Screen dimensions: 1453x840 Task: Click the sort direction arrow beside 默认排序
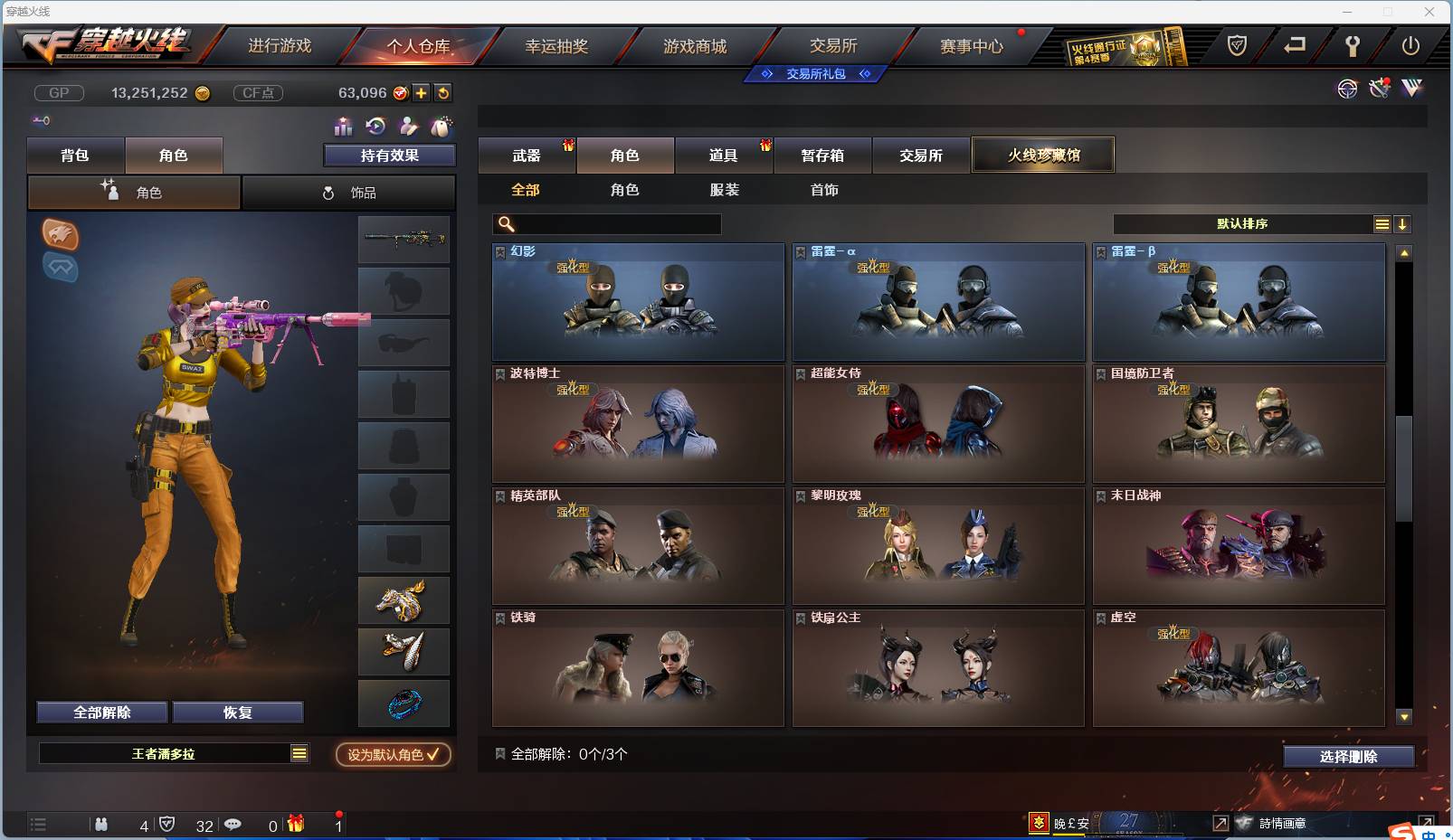coord(1402,223)
